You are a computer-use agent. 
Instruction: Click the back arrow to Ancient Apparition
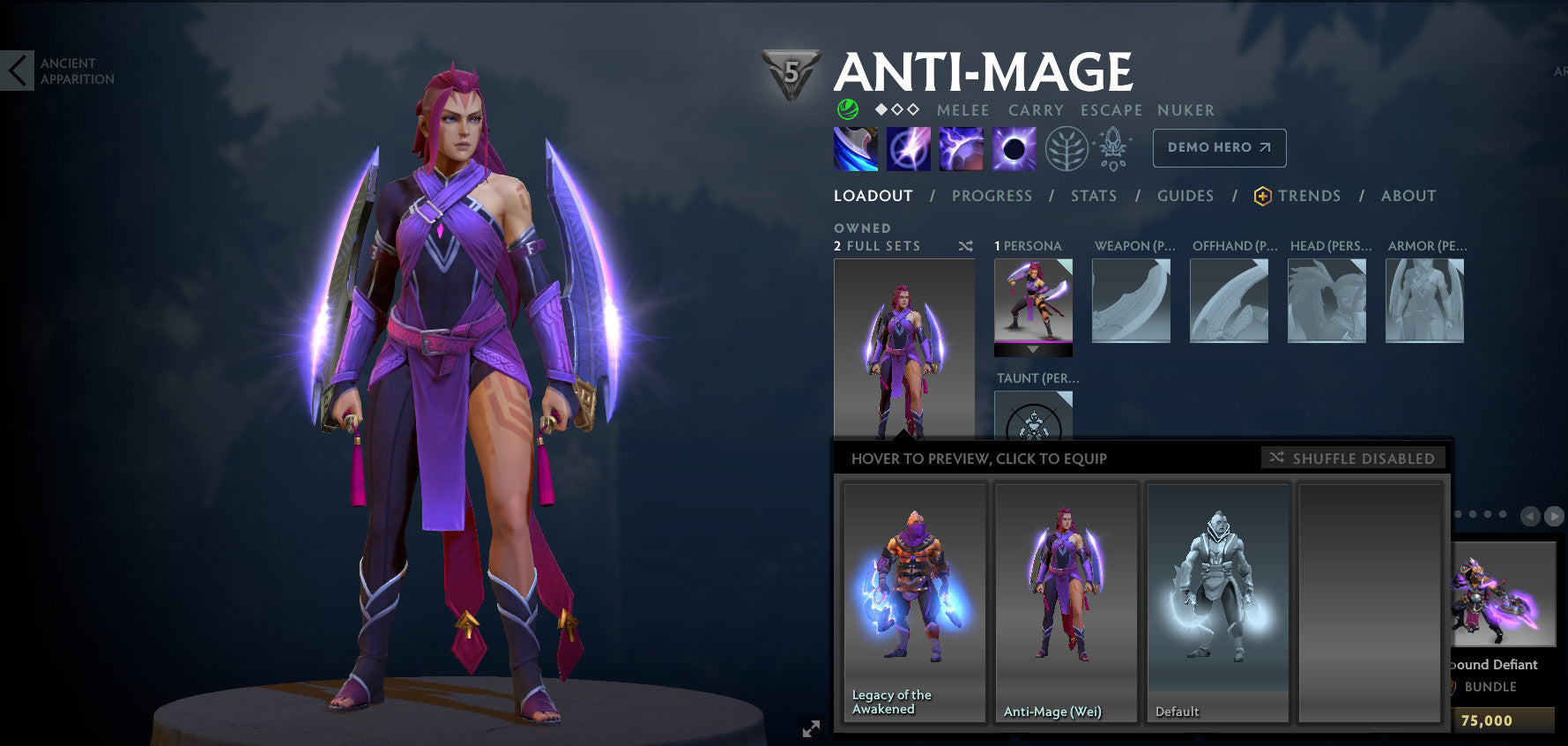click(18, 70)
